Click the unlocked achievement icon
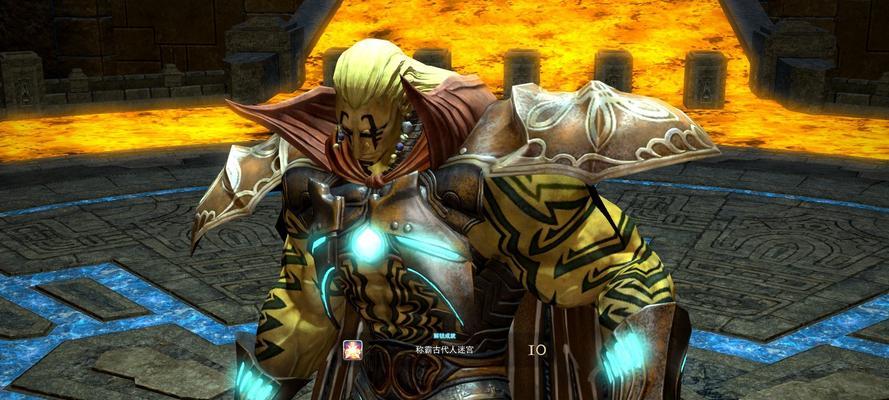 353,349
